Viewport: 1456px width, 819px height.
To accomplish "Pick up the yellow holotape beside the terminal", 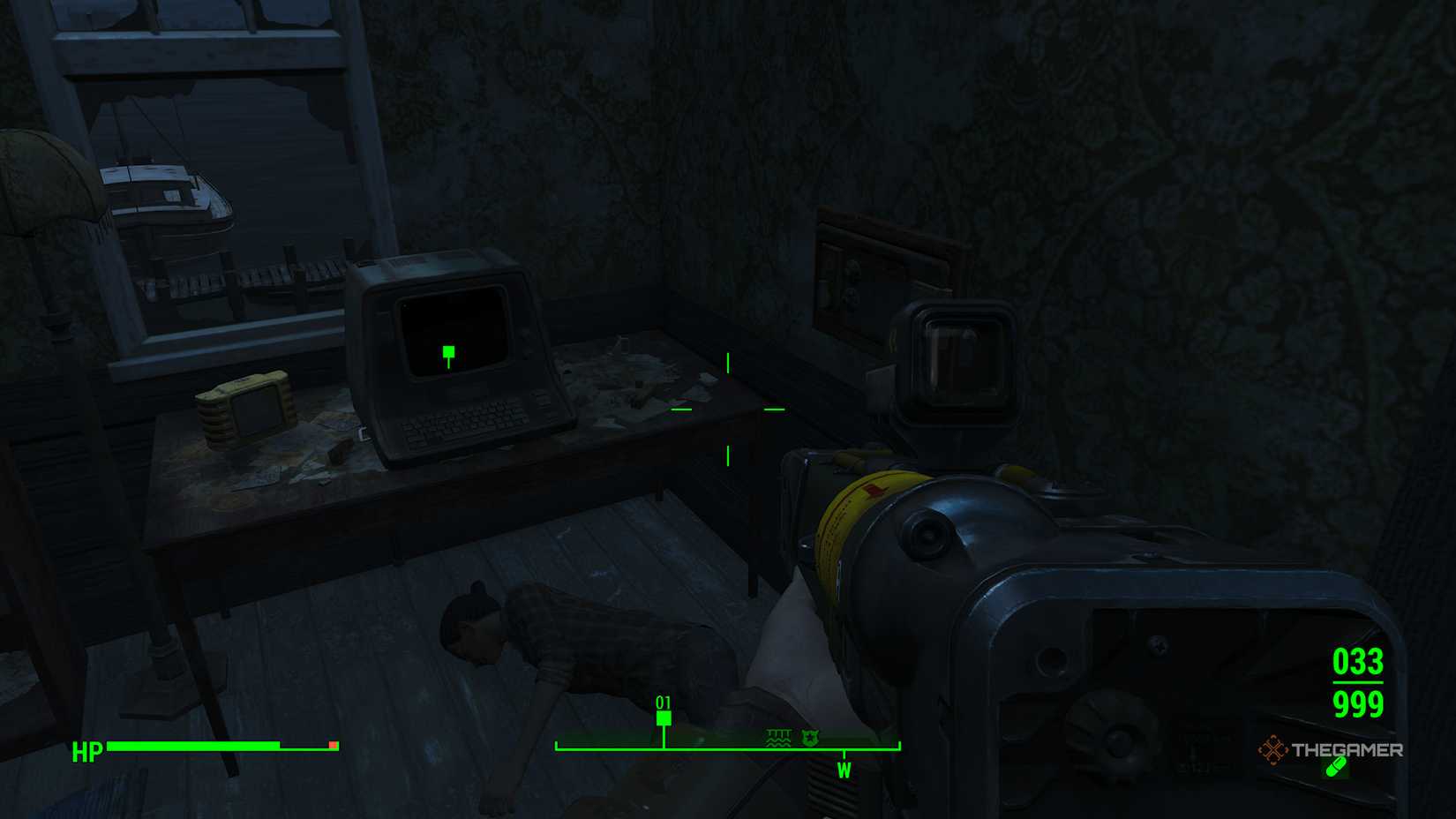I will click(x=242, y=409).
